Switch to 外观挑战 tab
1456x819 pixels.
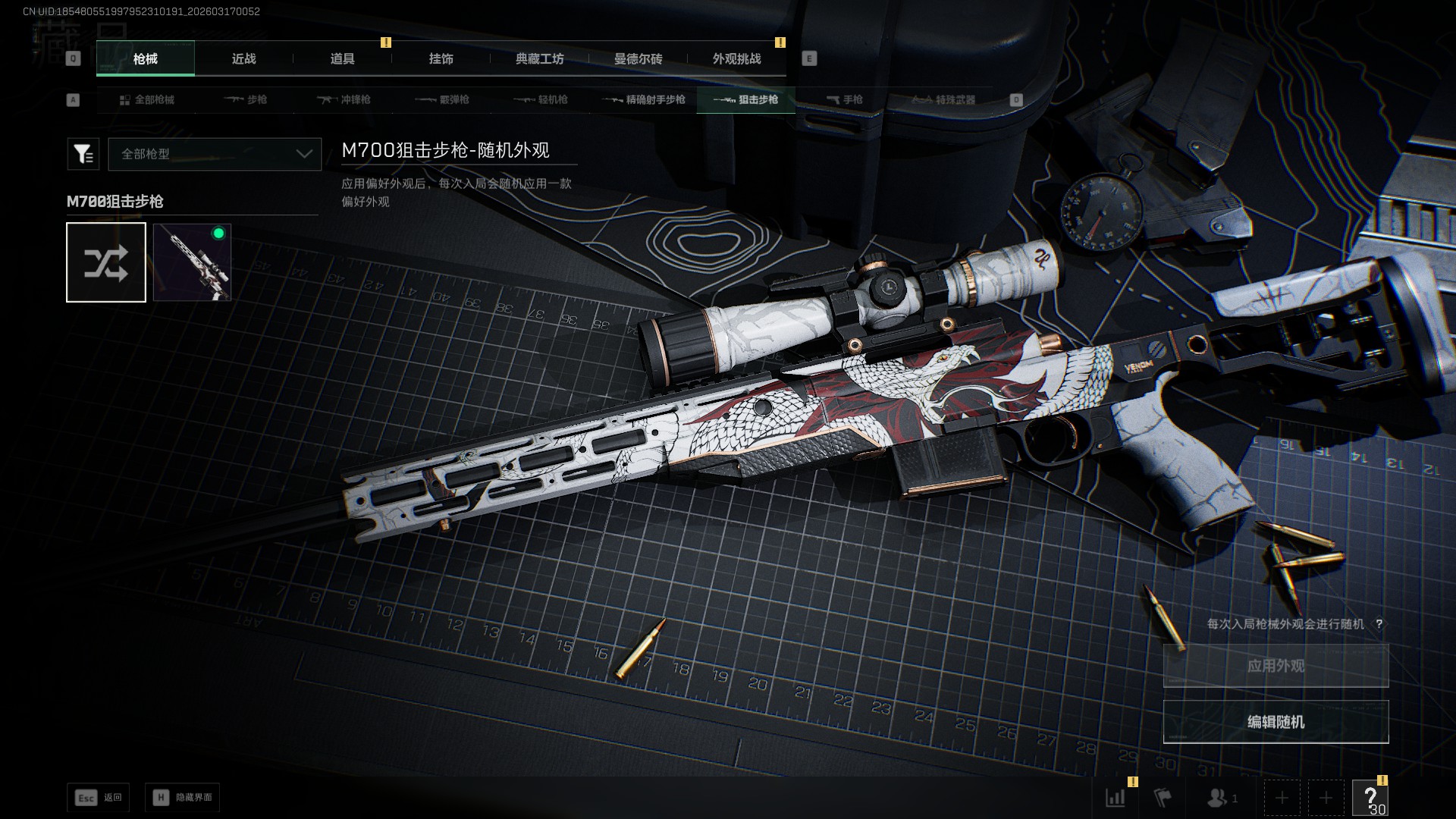(736, 59)
